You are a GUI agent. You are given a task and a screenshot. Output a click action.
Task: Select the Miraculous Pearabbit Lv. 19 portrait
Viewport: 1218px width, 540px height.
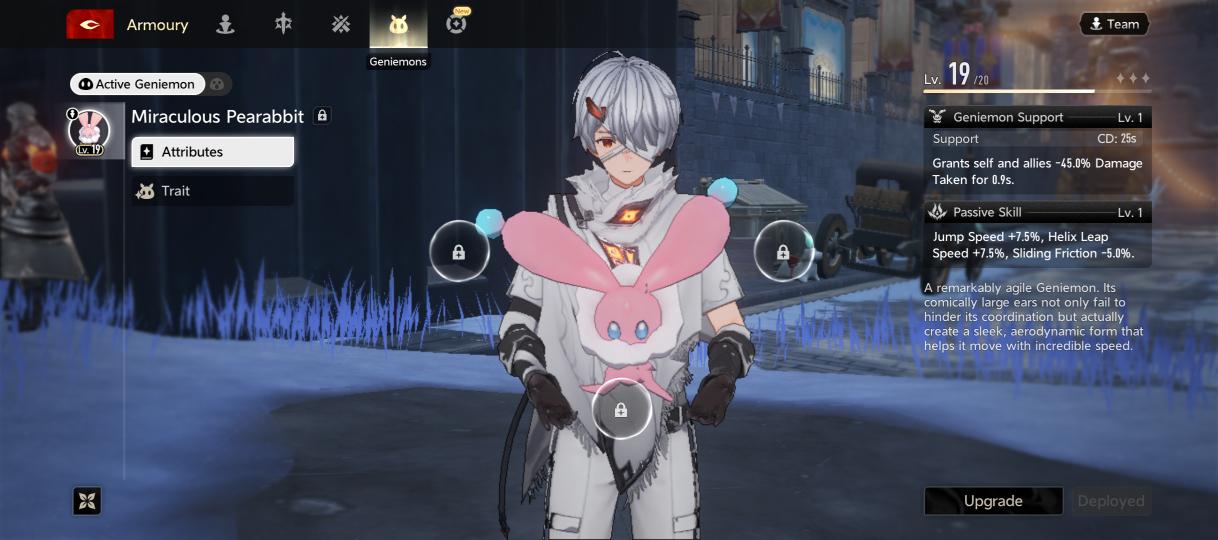click(x=89, y=133)
